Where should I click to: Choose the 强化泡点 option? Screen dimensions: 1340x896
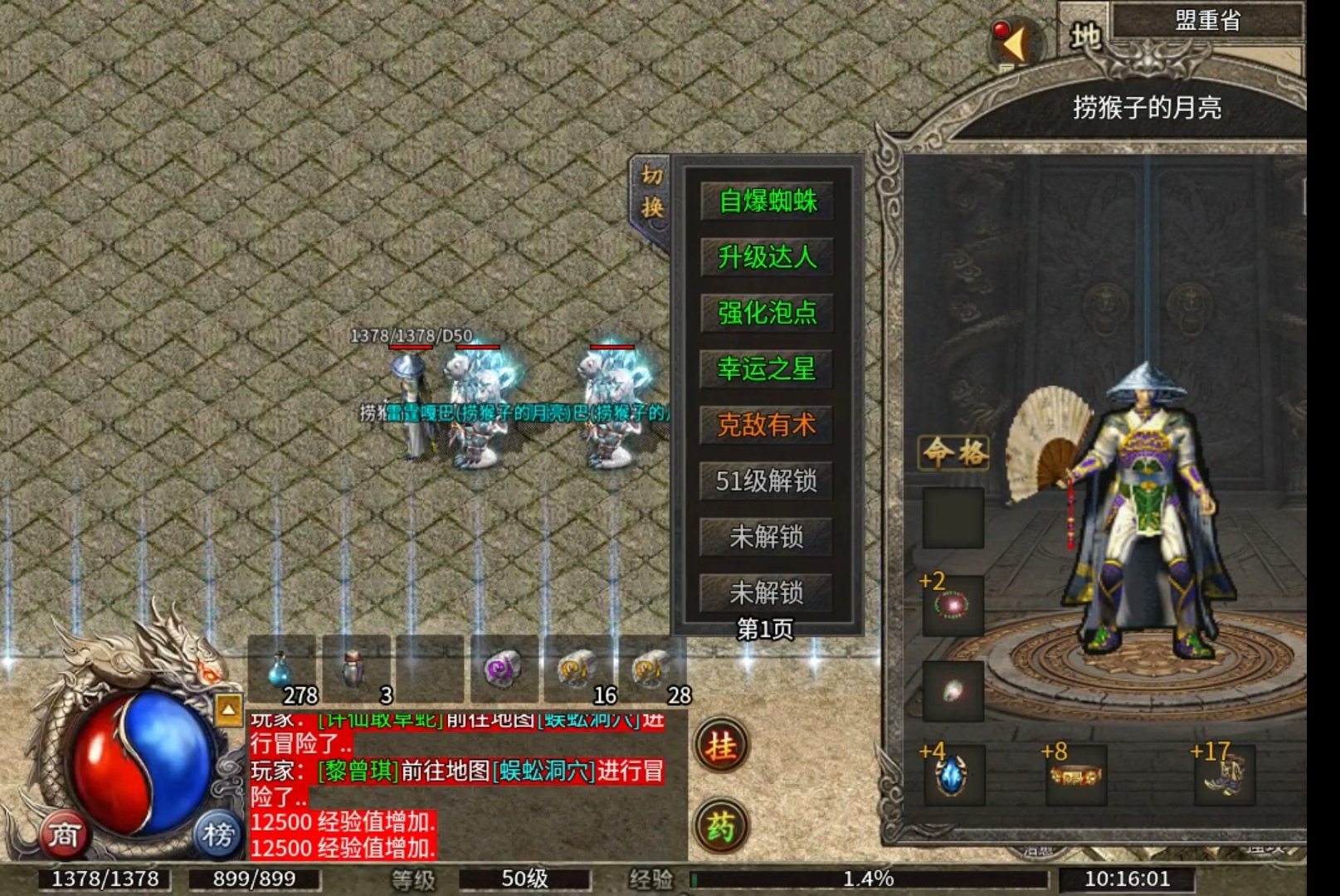[767, 313]
